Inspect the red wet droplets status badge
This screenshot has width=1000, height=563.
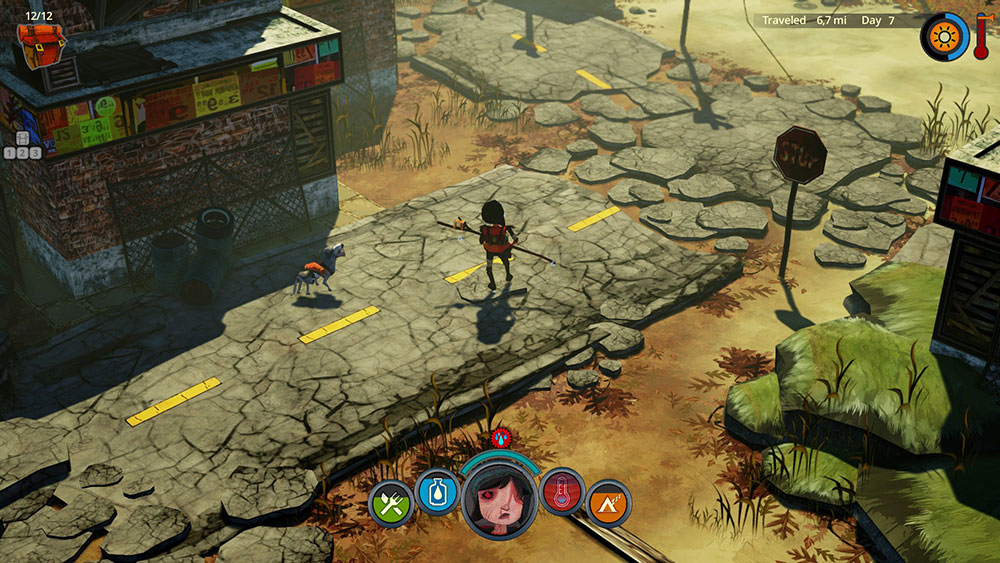(500, 437)
